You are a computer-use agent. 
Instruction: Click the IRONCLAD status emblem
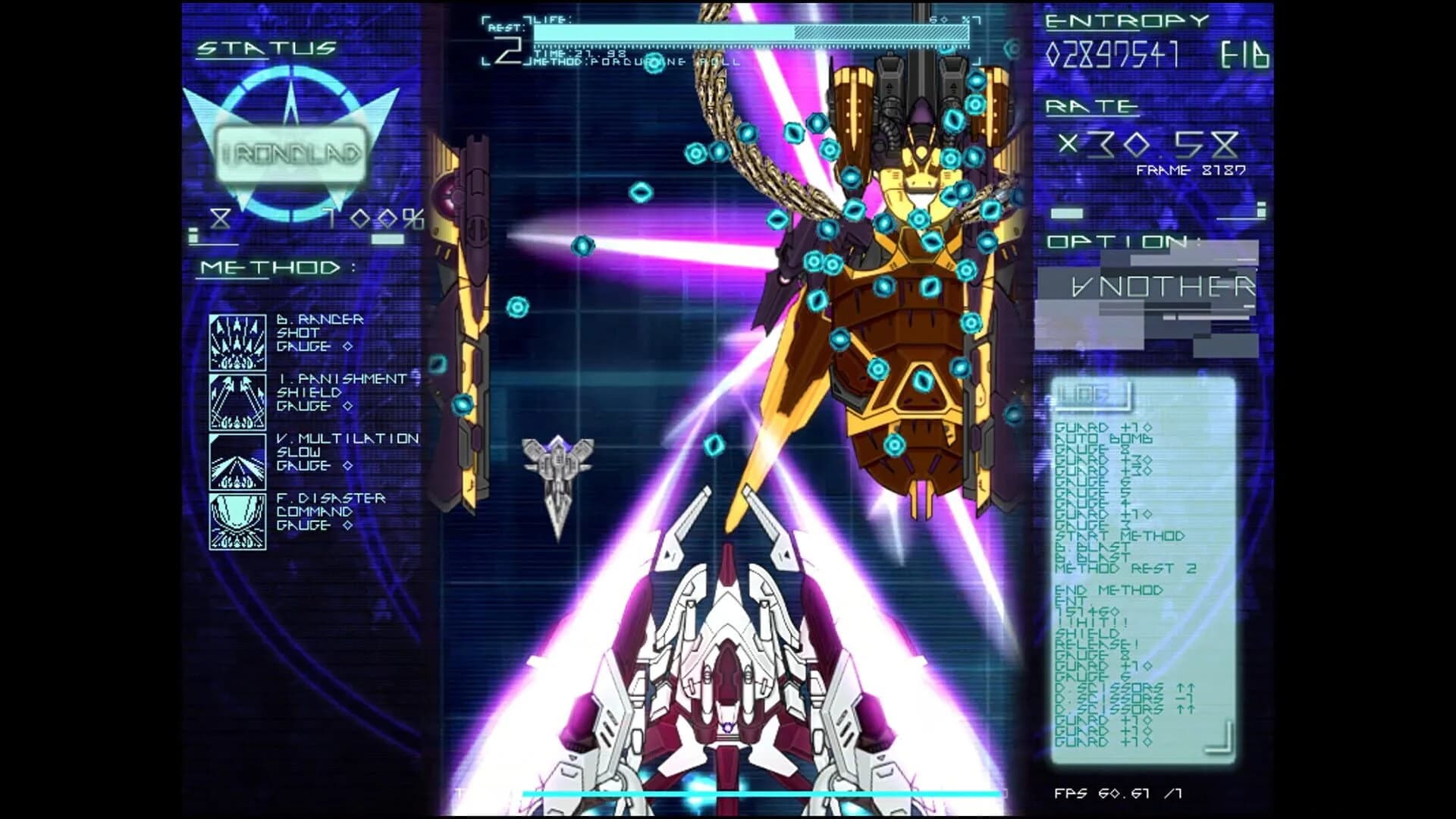[290, 152]
